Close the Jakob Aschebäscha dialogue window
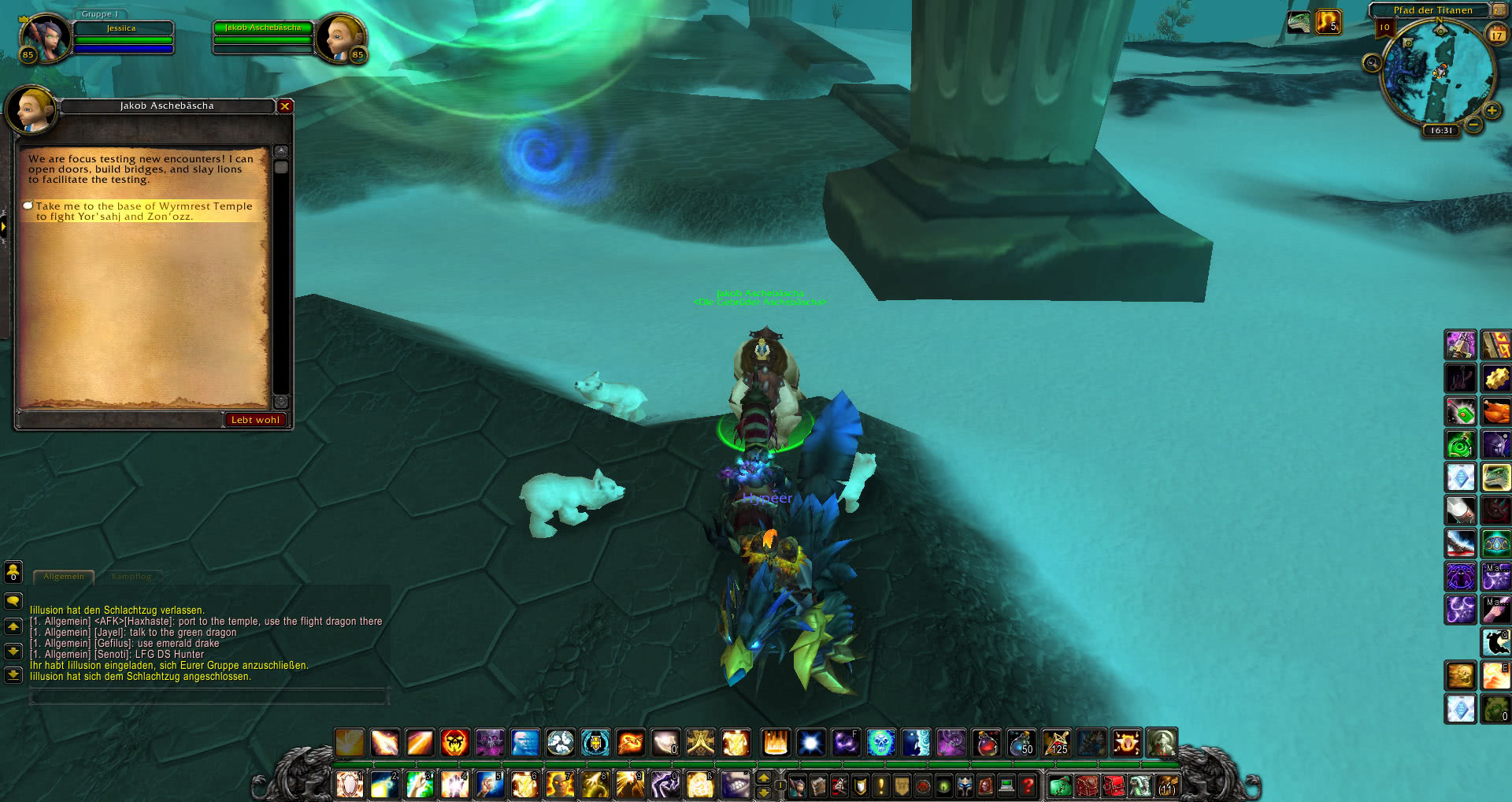This screenshot has height=802, width=1512. 285,106
